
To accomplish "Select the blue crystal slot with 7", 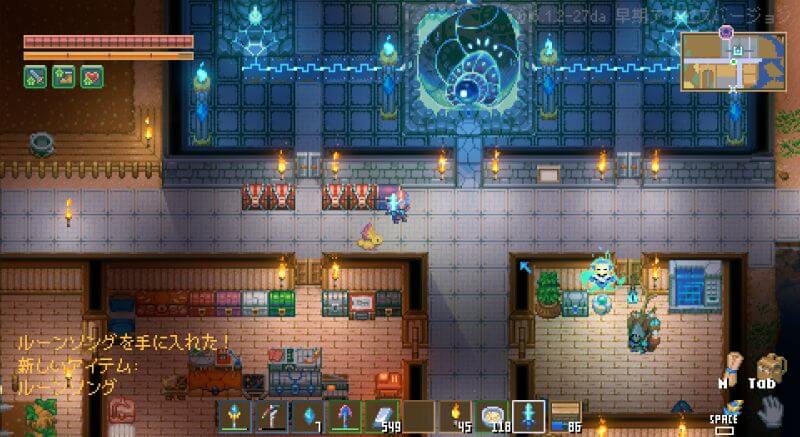I will 305,416.
